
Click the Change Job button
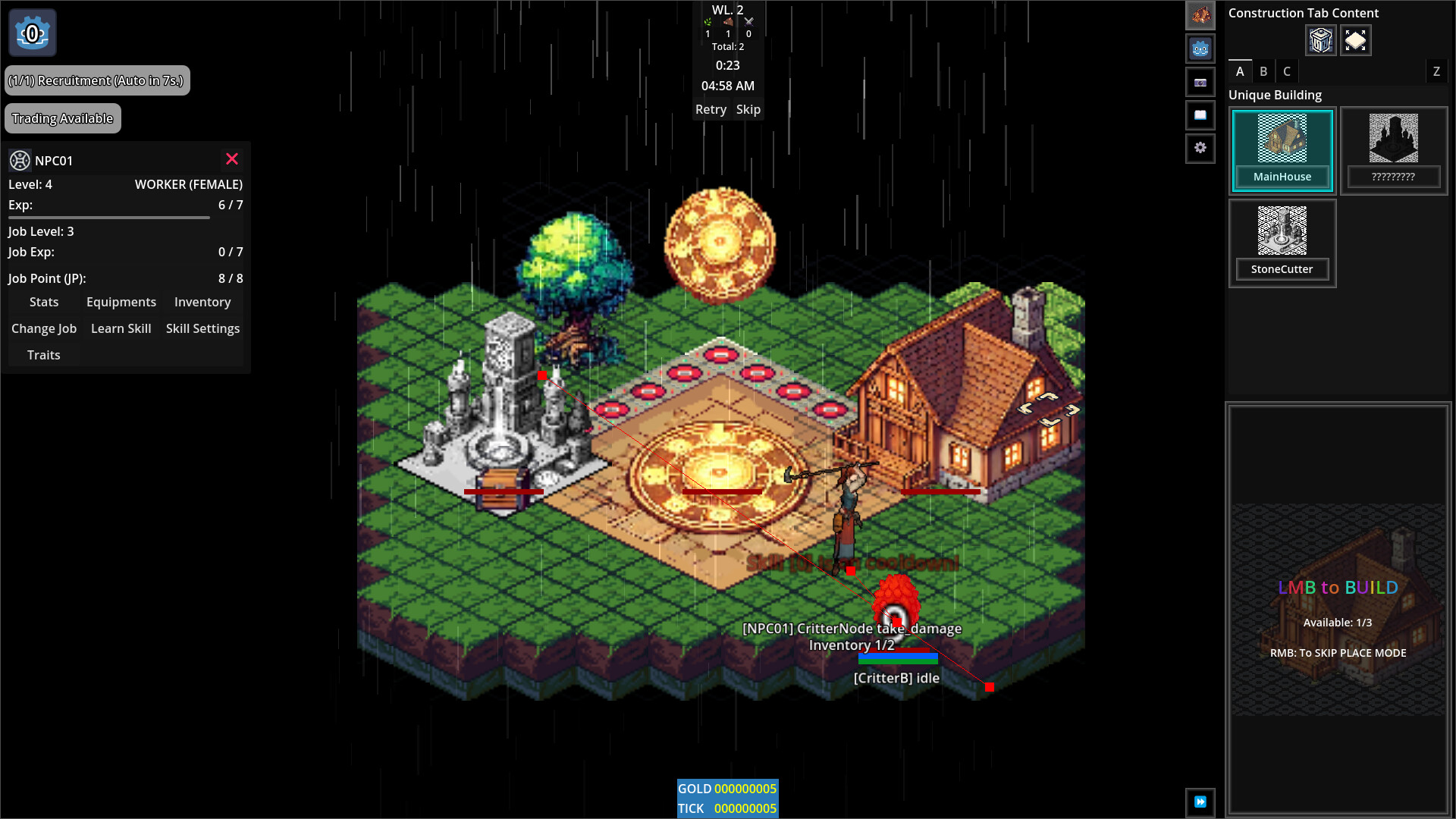[x=44, y=328]
